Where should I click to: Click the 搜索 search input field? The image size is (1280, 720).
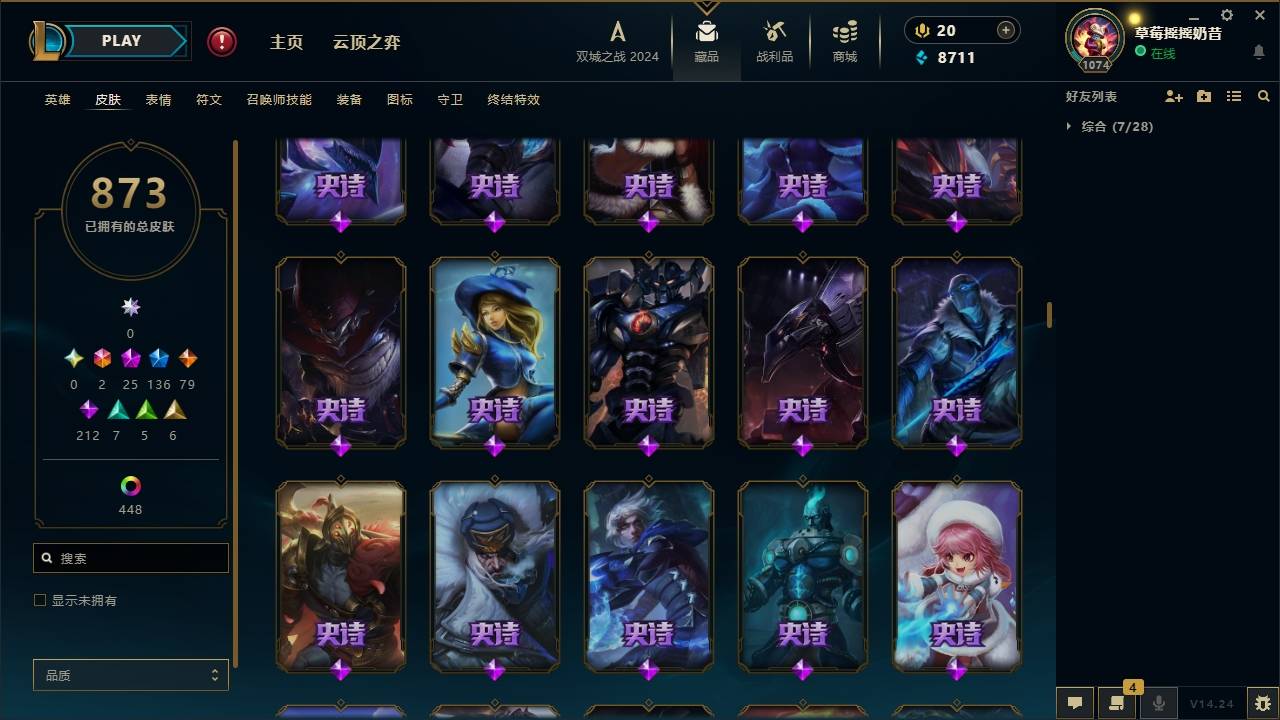coord(130,557)
